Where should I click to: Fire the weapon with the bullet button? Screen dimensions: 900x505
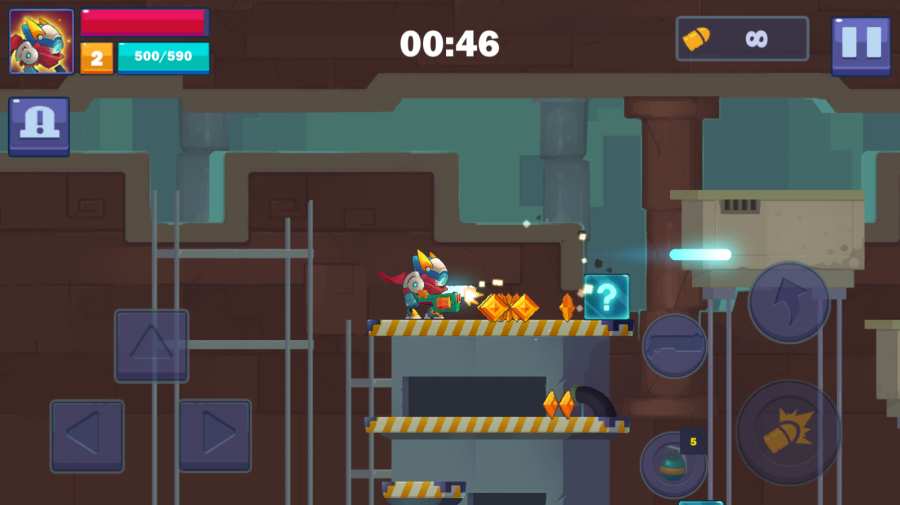788,432
